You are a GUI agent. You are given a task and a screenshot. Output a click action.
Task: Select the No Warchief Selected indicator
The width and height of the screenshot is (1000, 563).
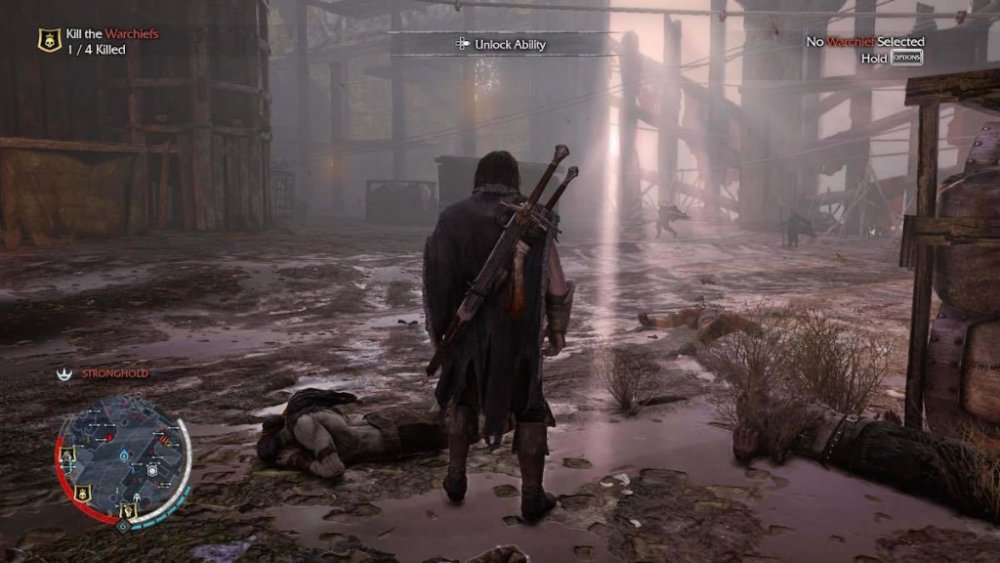coord(866,42)
